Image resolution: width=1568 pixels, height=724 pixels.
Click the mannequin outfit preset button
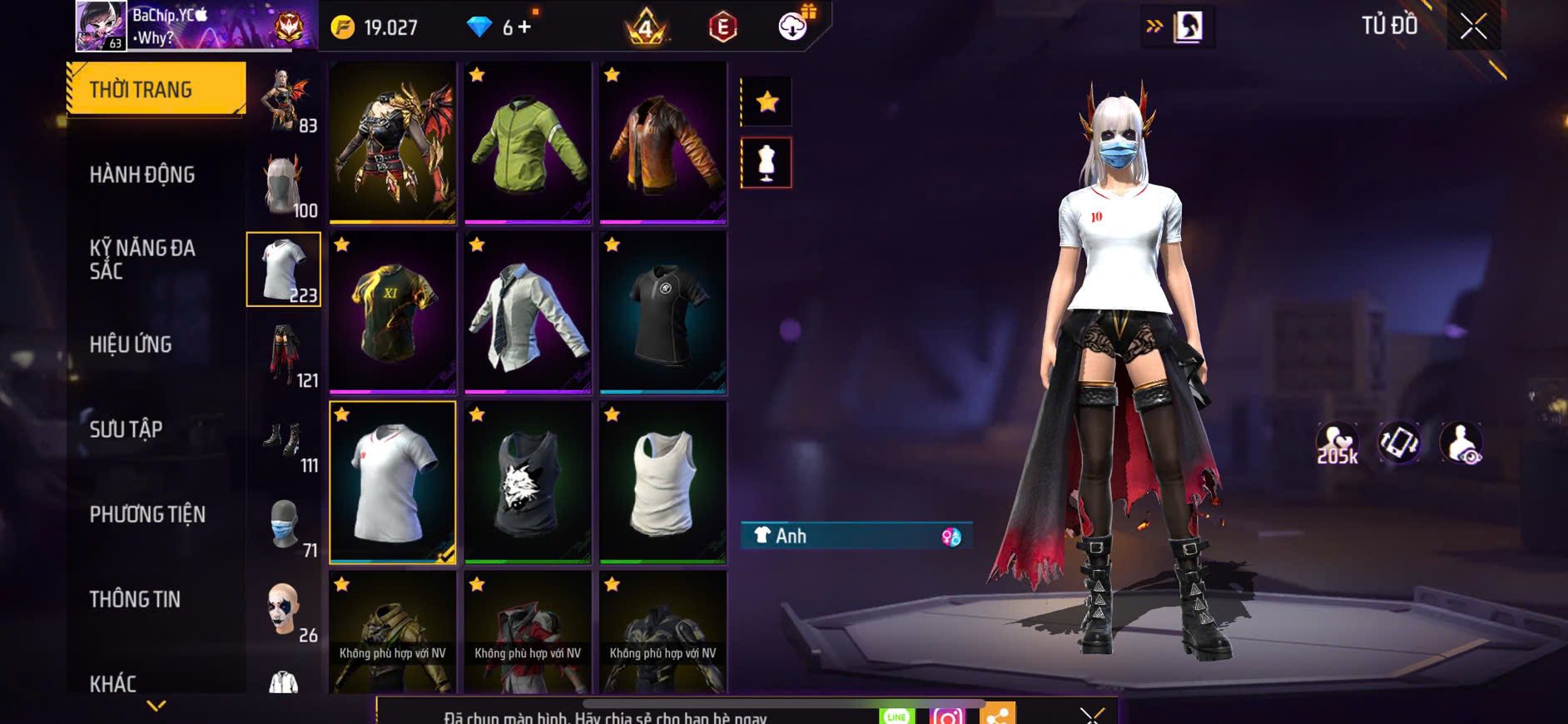click(767, 162)
